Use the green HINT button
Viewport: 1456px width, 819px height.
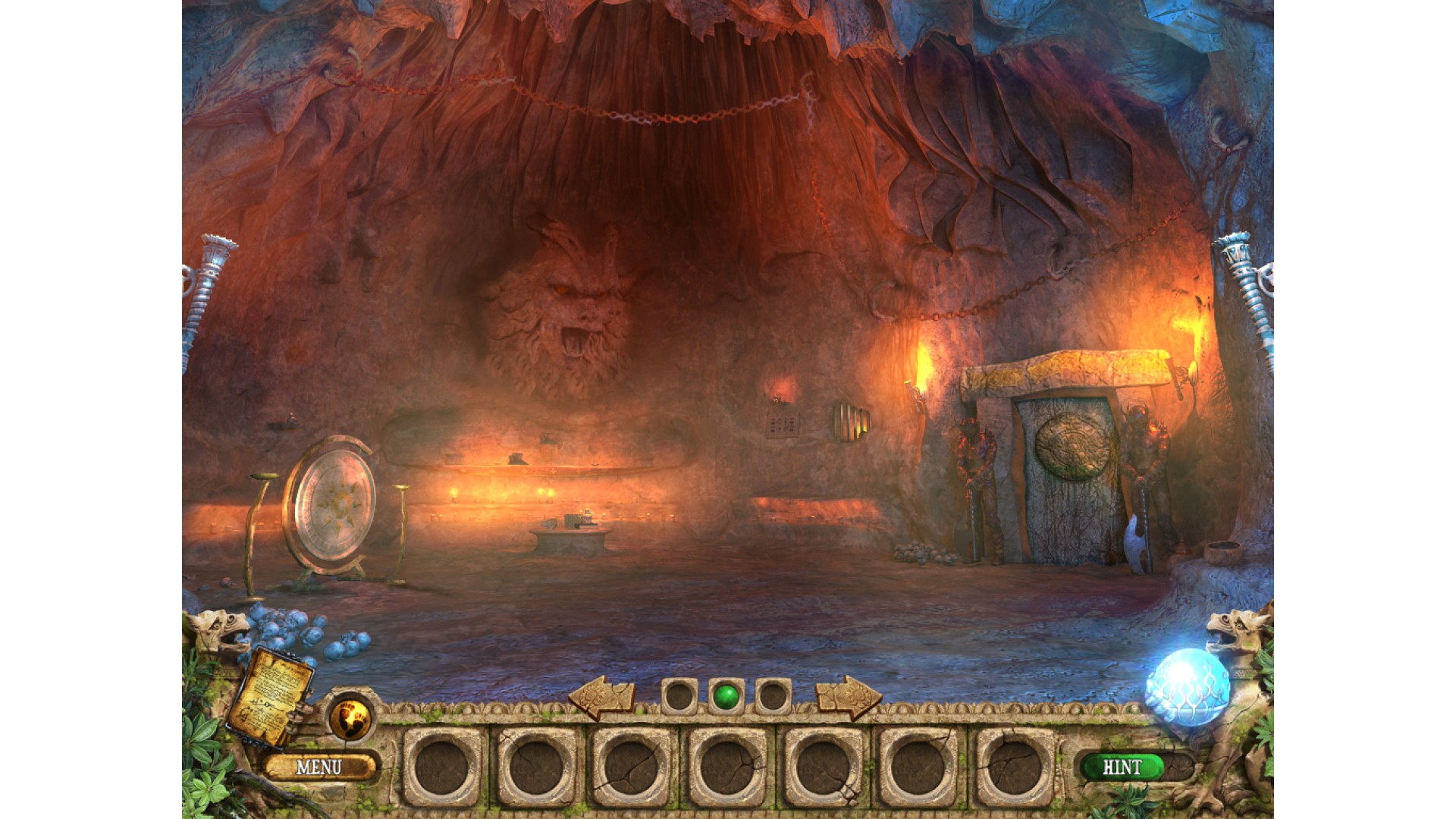tap(1122, 767)
